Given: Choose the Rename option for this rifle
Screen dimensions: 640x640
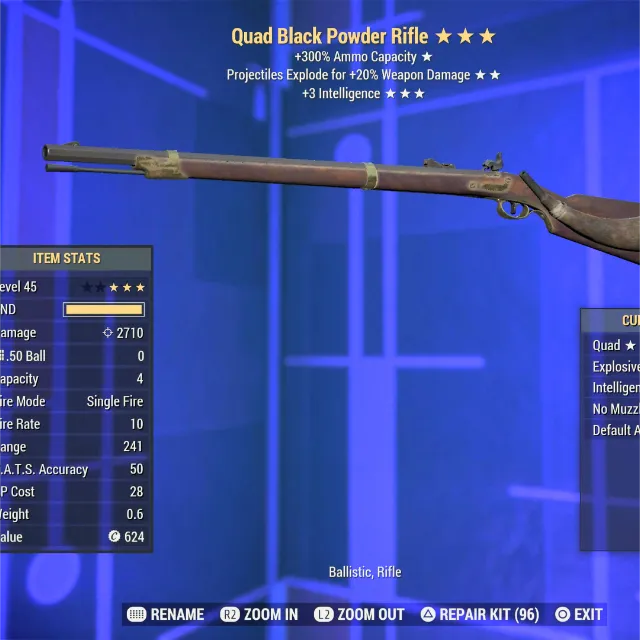Looking at the screenshot, I should pyautogui.click(x=166, y=614).
